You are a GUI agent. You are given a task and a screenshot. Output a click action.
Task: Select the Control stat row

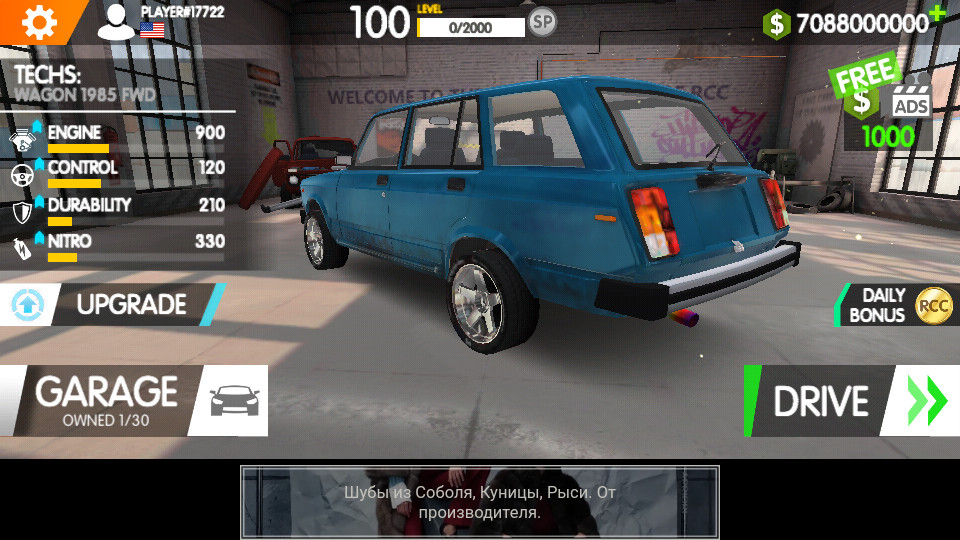point(116,173)
